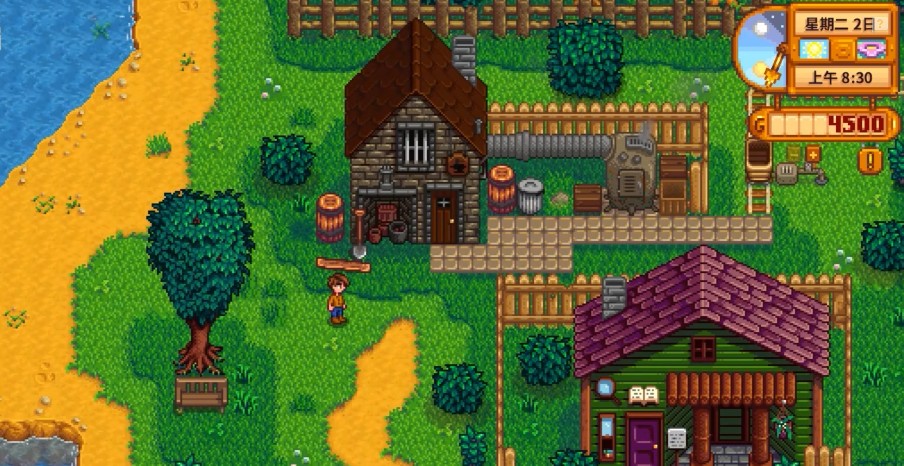Click the dimmed zoom-out minus button
Screen dimensions: 904x466
(793, 153)
